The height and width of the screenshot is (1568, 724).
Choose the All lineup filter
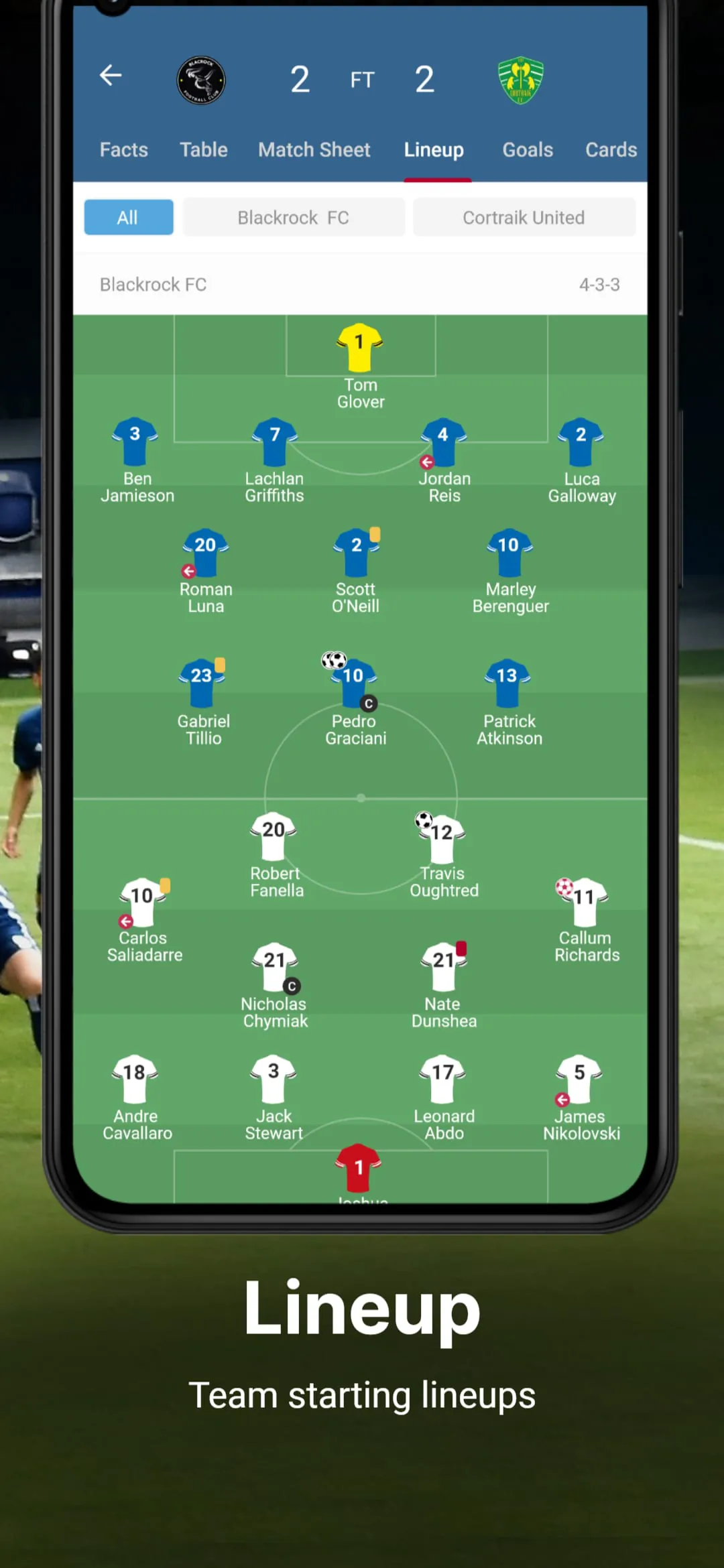tap(128, 217)
